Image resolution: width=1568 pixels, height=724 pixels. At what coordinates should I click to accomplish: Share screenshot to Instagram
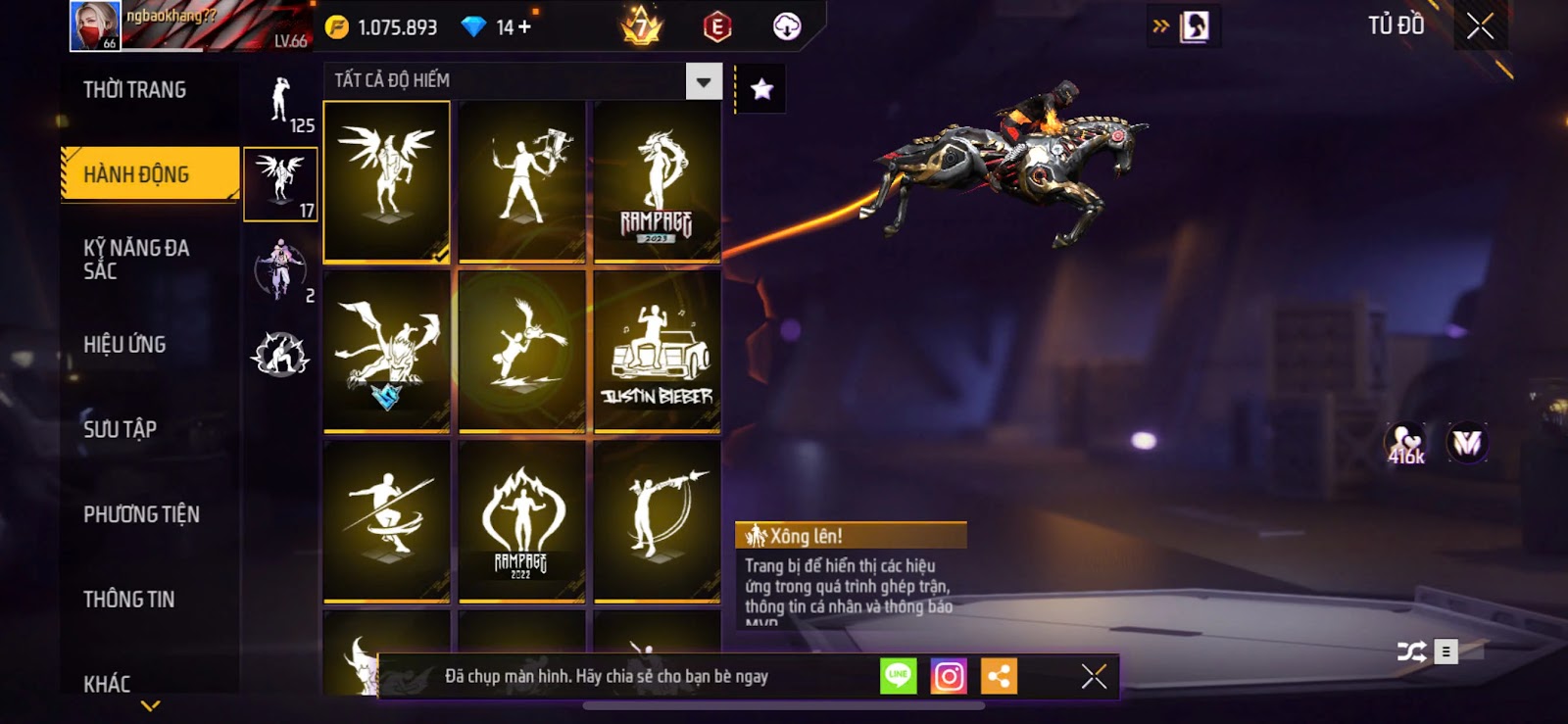pos(949,676)
